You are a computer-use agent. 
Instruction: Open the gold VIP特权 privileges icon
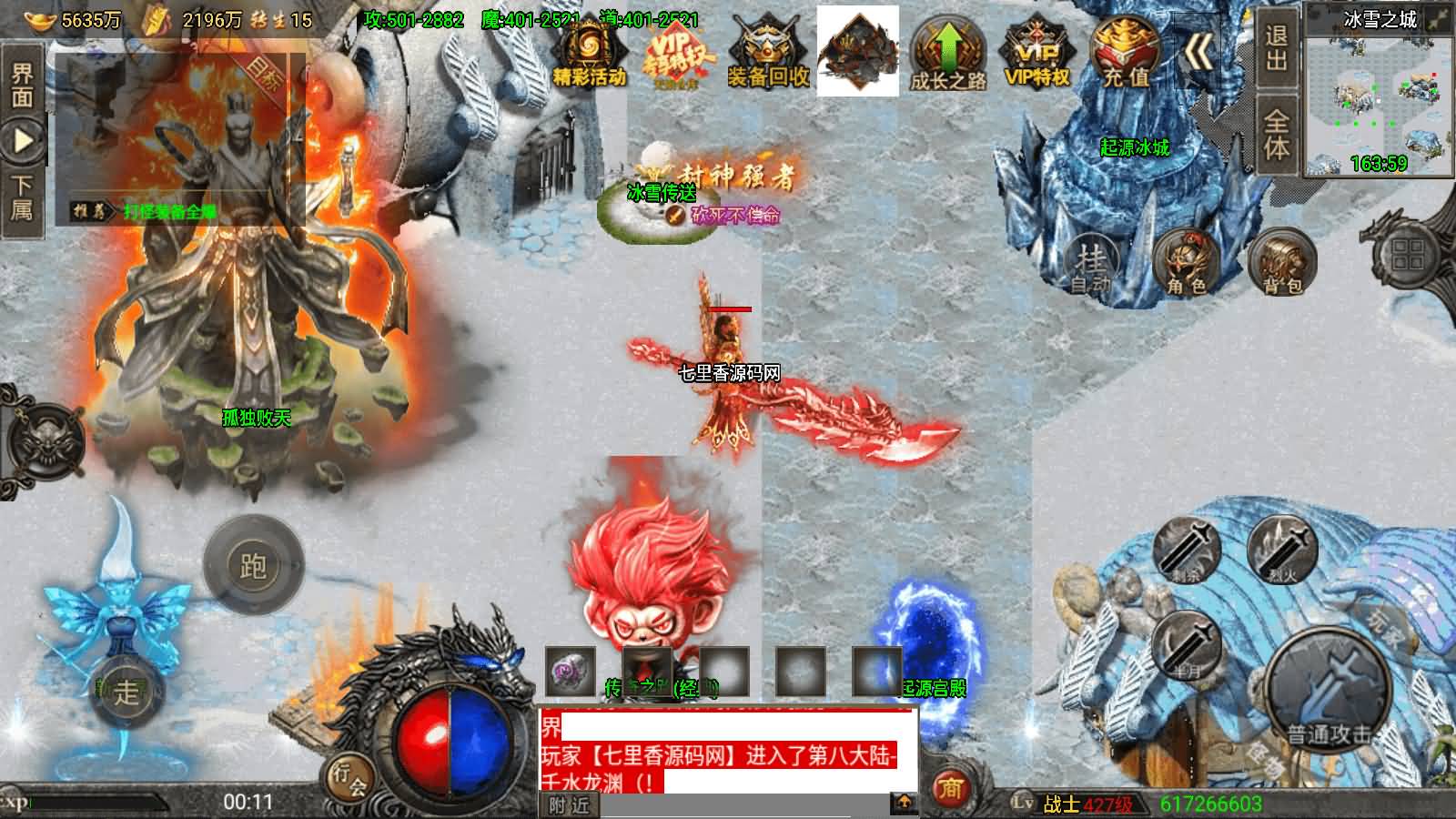click(1036, 53)
